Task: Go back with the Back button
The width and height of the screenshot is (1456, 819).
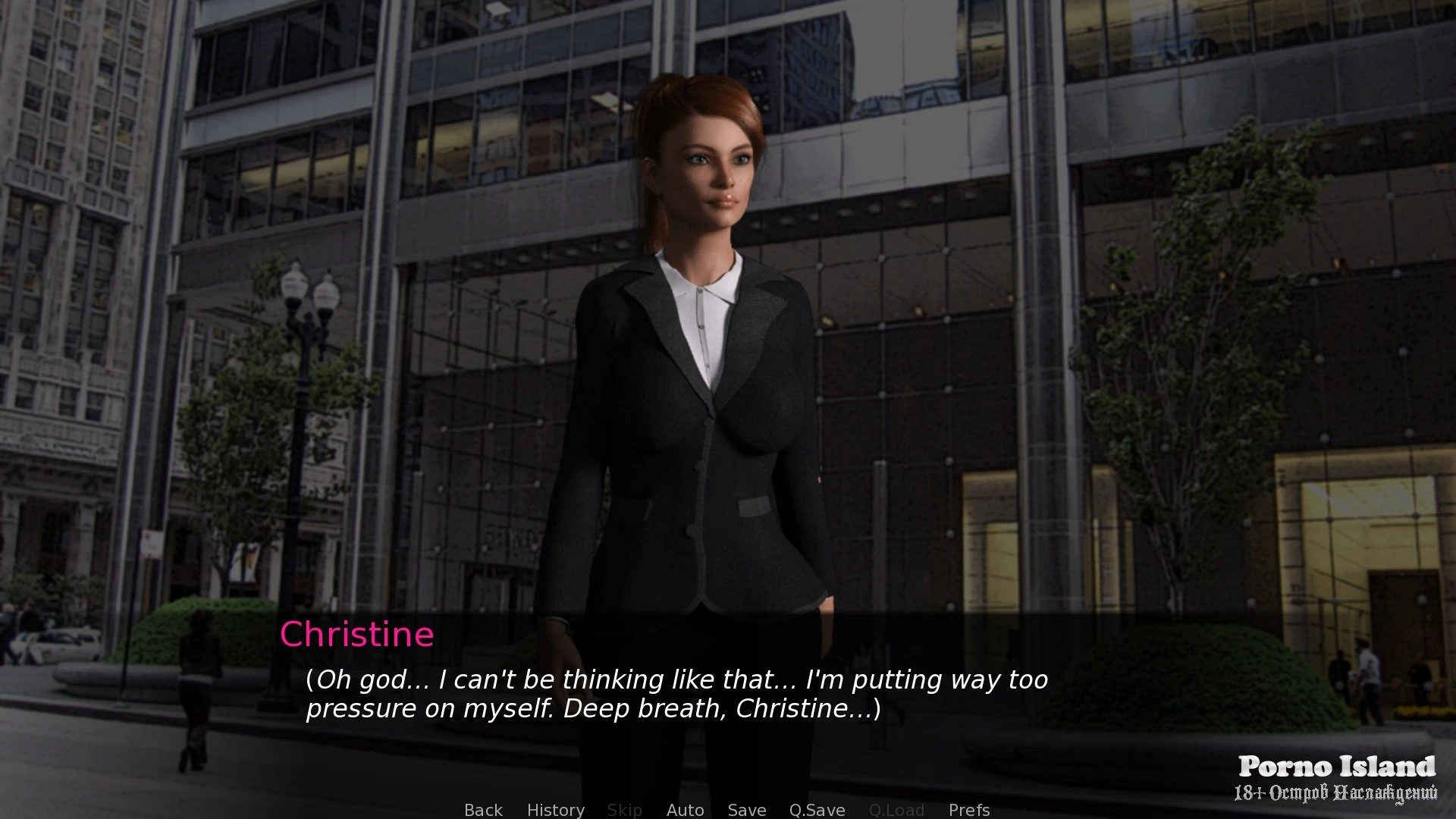Action: [483, 810]
